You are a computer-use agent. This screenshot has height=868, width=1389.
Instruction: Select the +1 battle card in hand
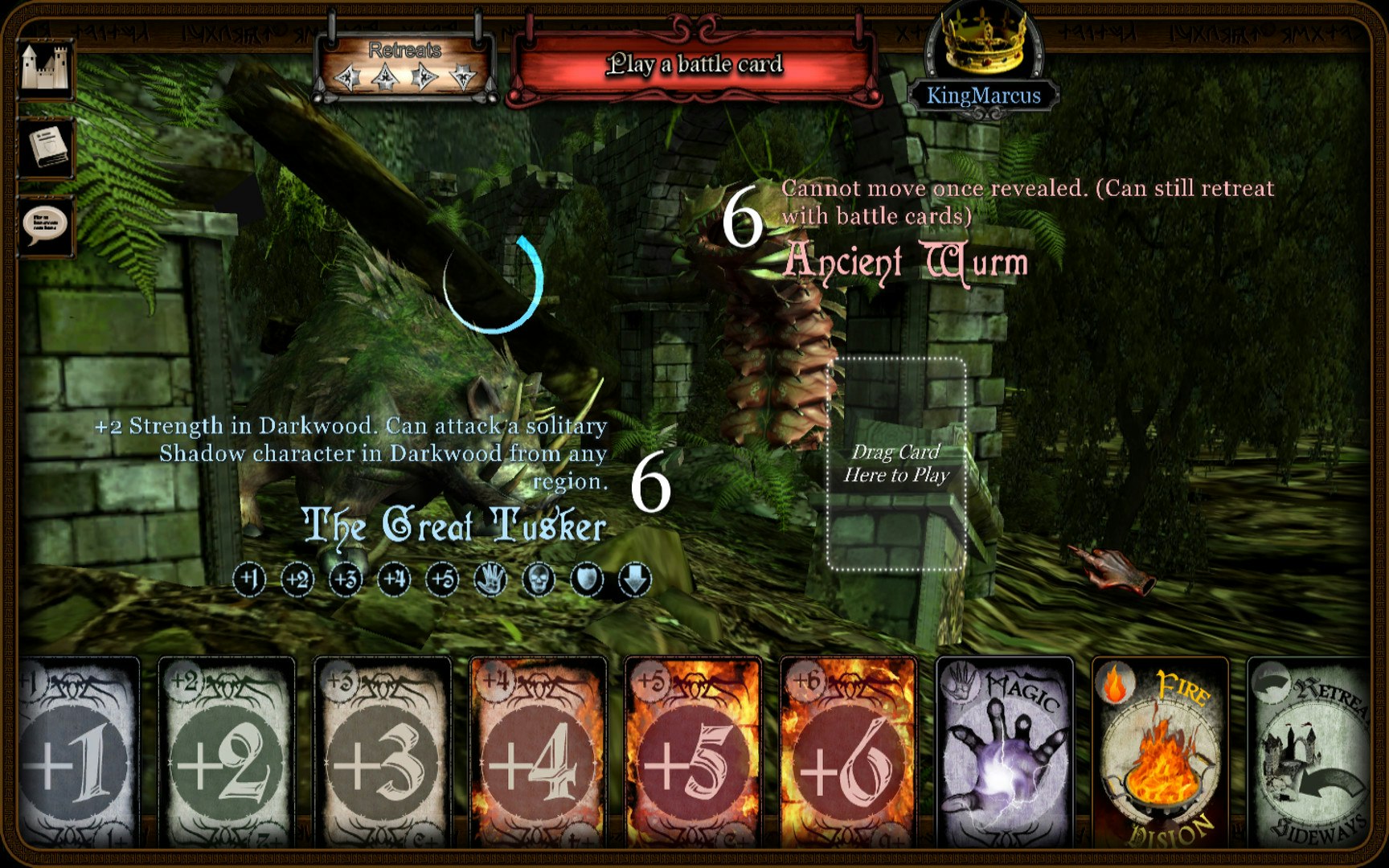[x=78, y=754]
